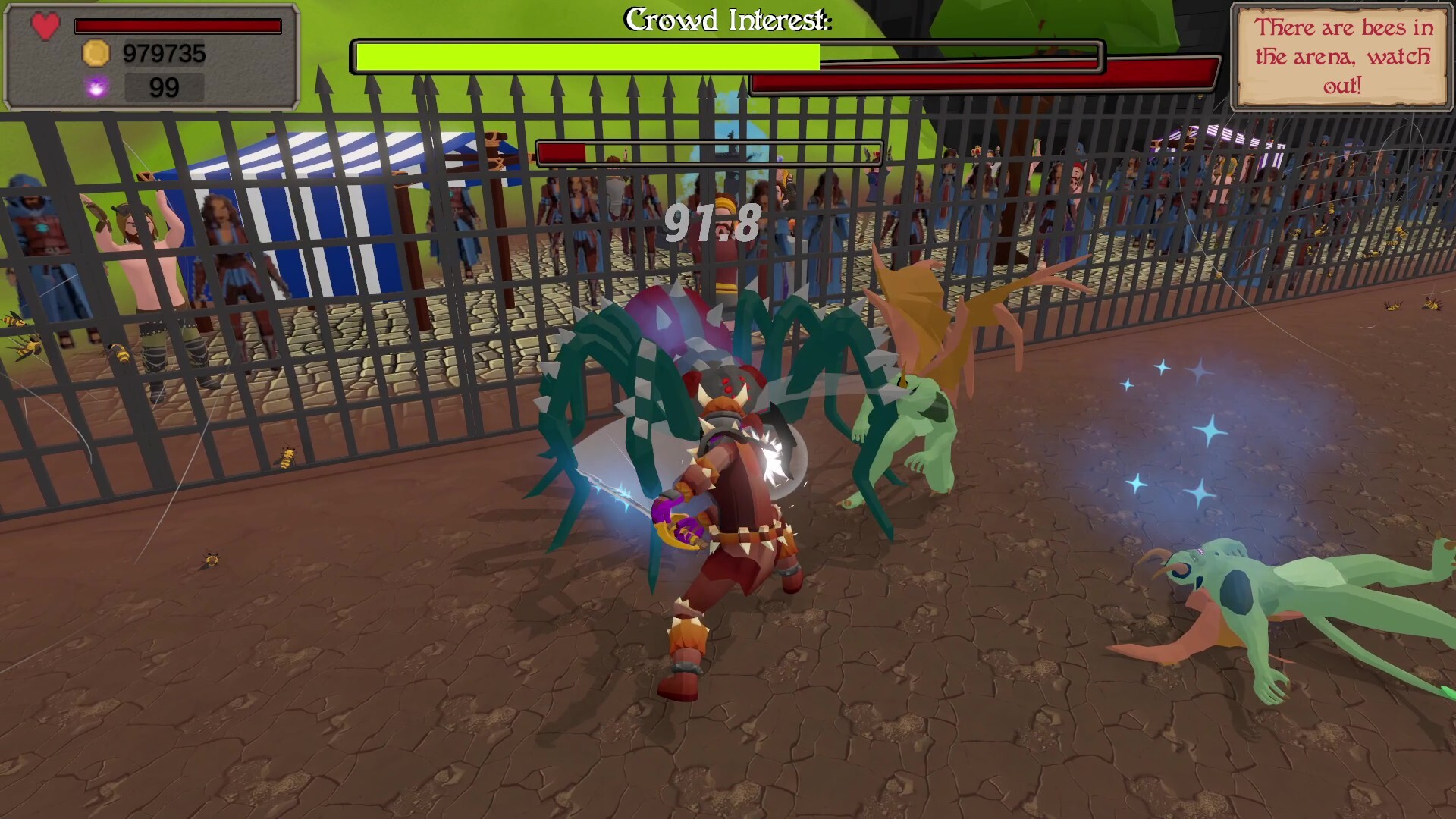The image size is (1456, 819).
Task: Click the small red enemy health bar mid-screen
Action: (709, 150)
